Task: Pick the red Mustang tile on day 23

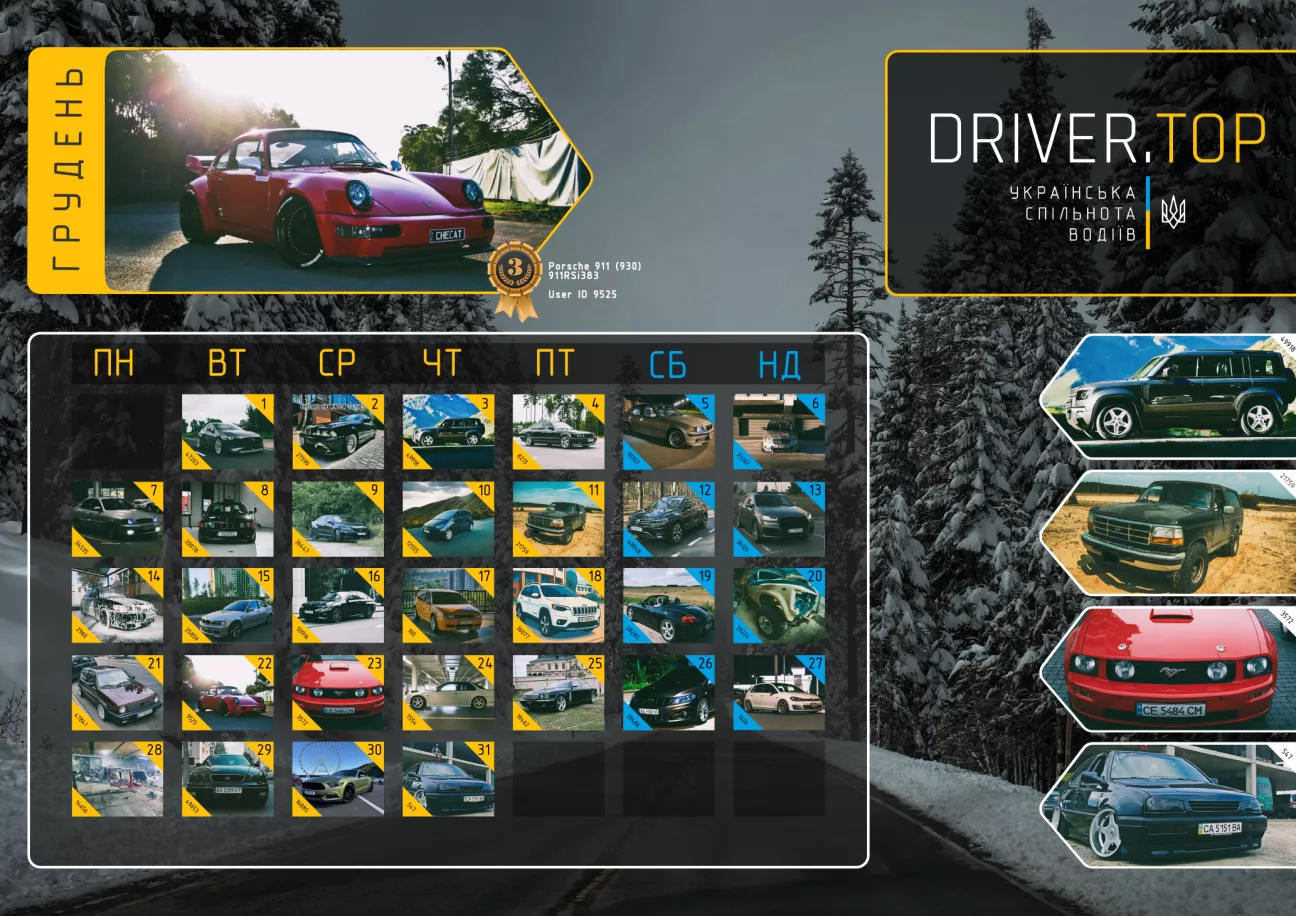Action: (x=337, y=692)
